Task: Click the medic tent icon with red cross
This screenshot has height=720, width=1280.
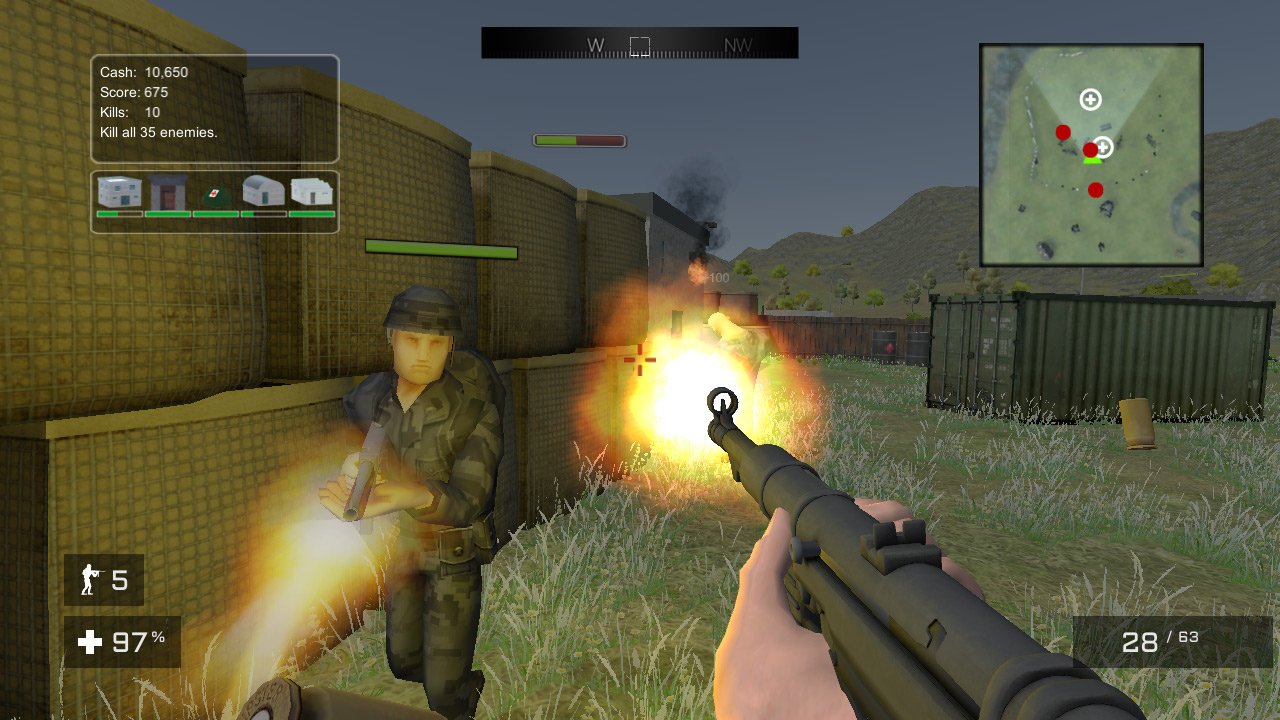Action: (x=215, y=193)
